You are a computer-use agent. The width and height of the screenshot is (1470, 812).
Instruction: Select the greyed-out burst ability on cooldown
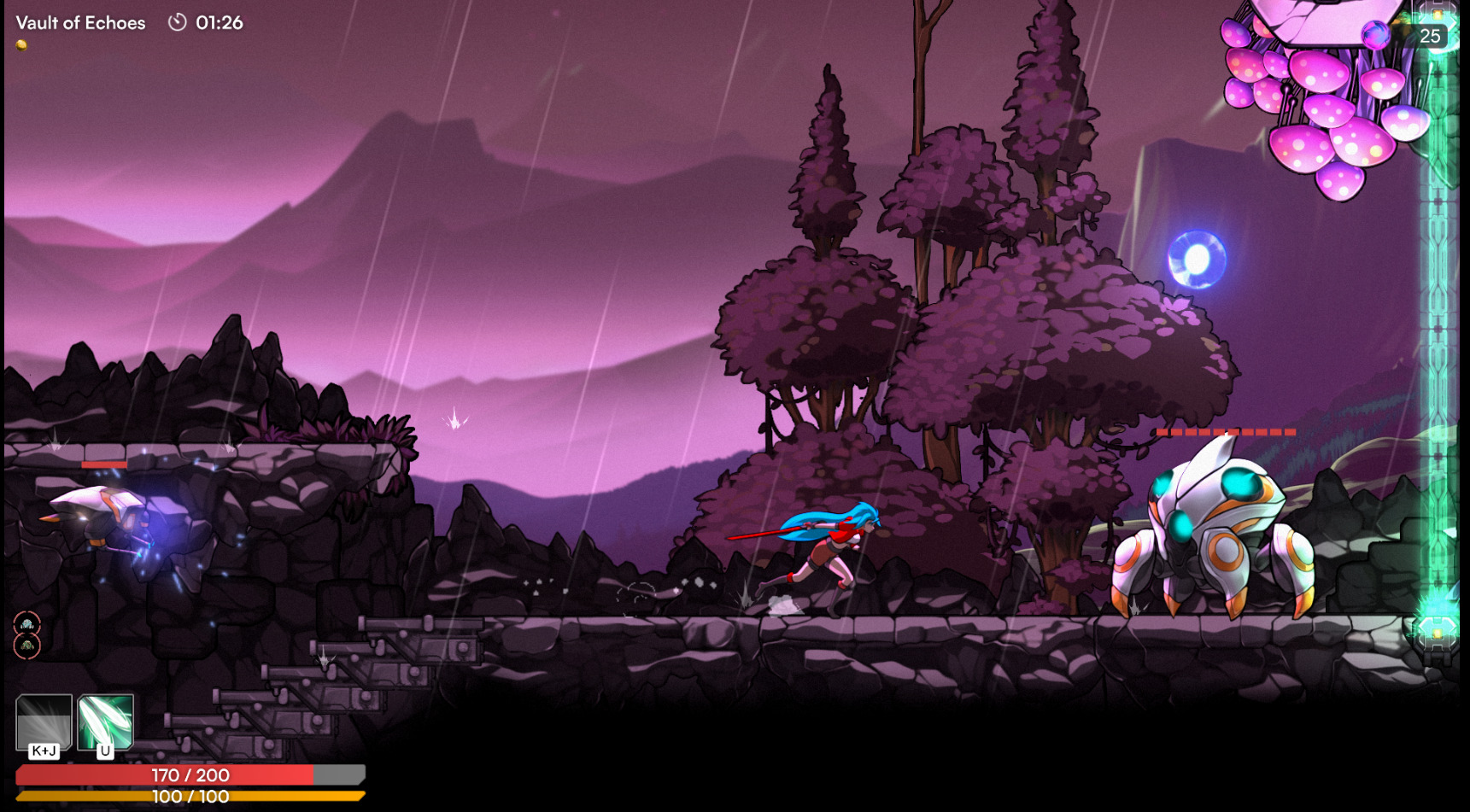(x=44, y=721)
